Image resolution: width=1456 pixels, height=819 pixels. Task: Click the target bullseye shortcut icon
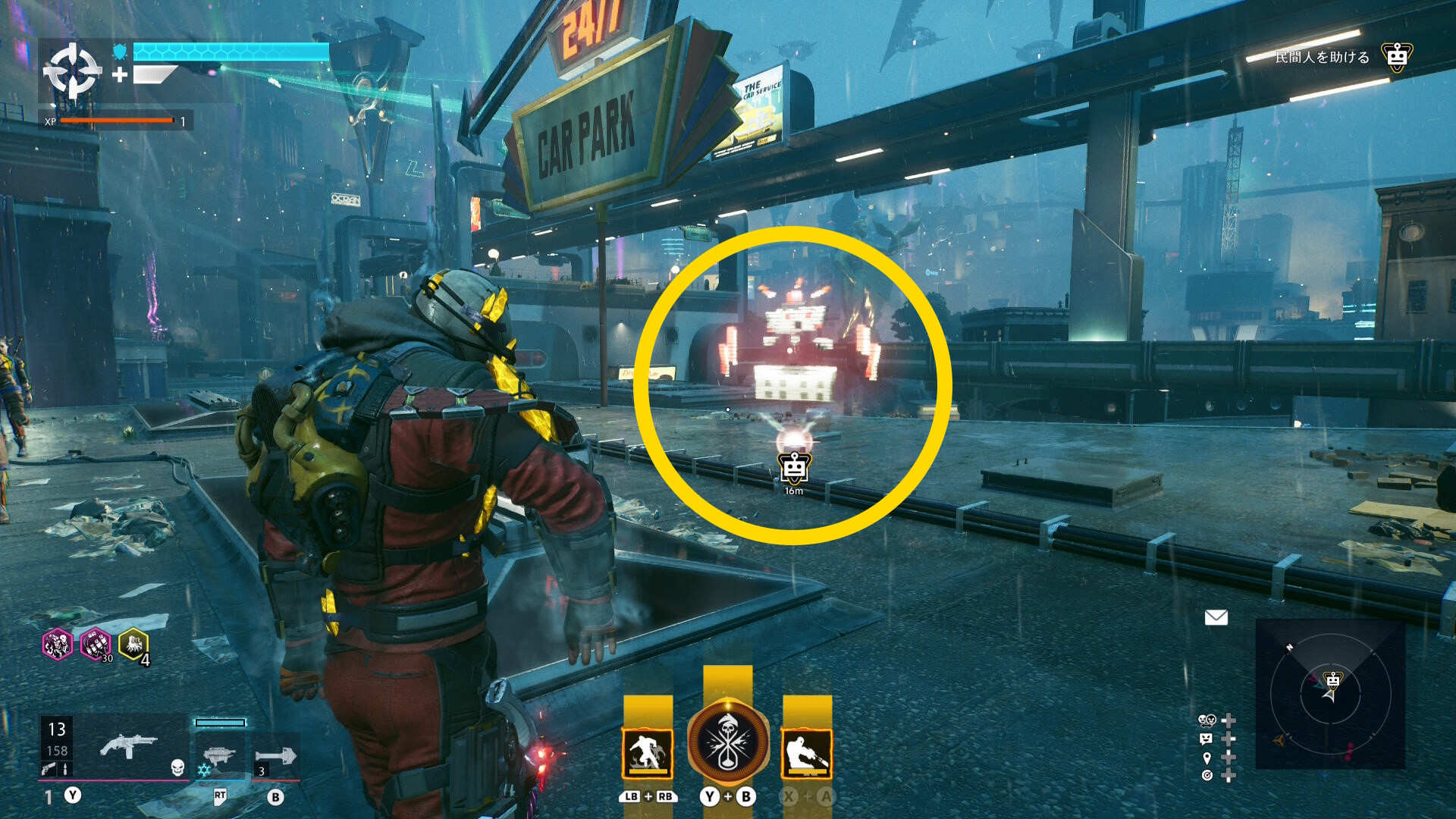(1207, 775)
